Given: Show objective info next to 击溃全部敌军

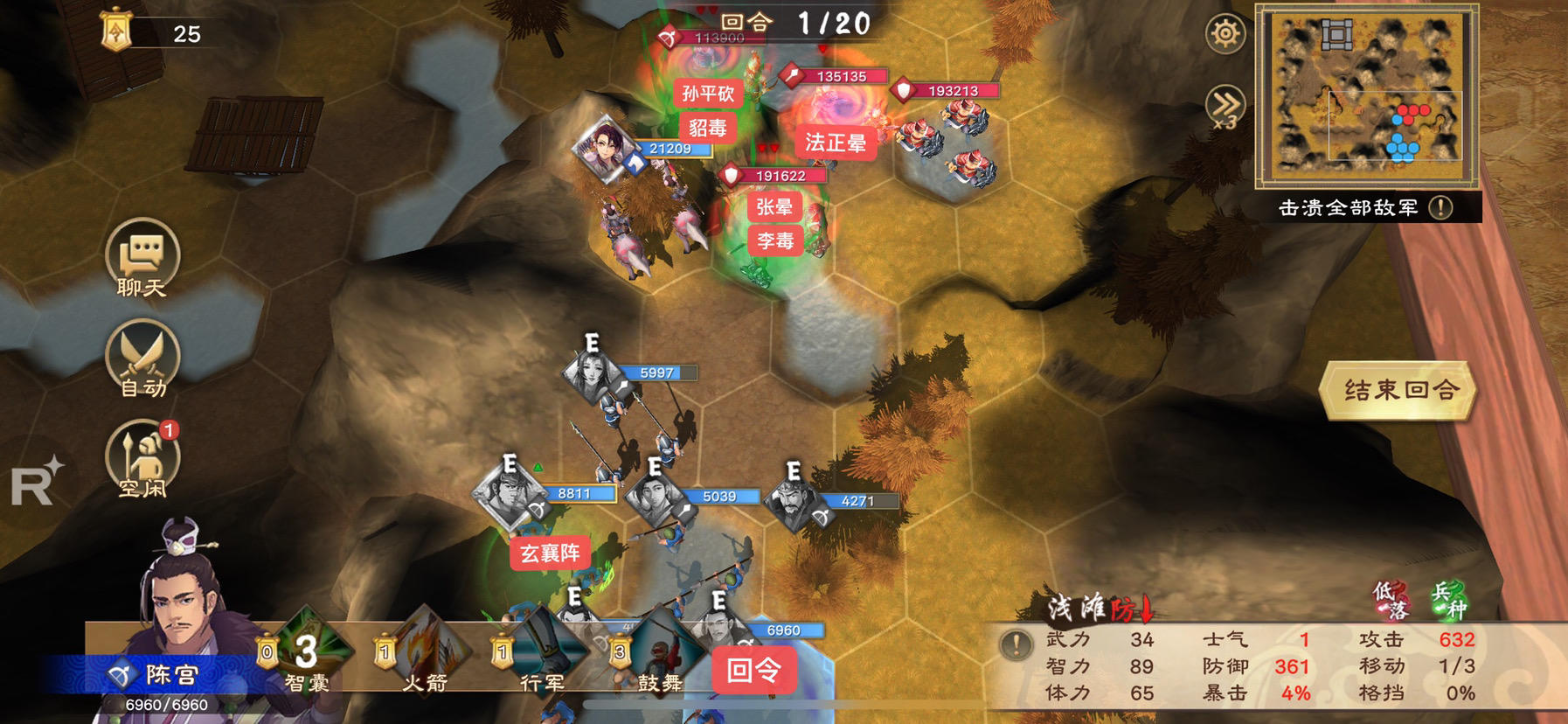Looking at the screenshot, I should coord(1440,207).
